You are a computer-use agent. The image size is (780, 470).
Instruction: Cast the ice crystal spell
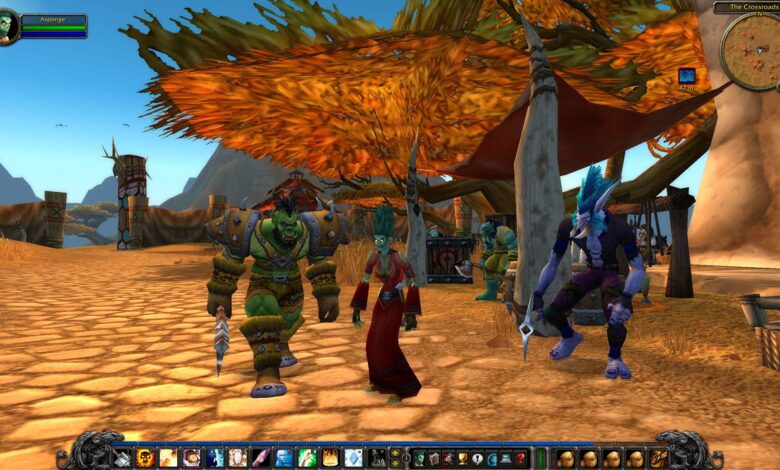coord(355,458)
